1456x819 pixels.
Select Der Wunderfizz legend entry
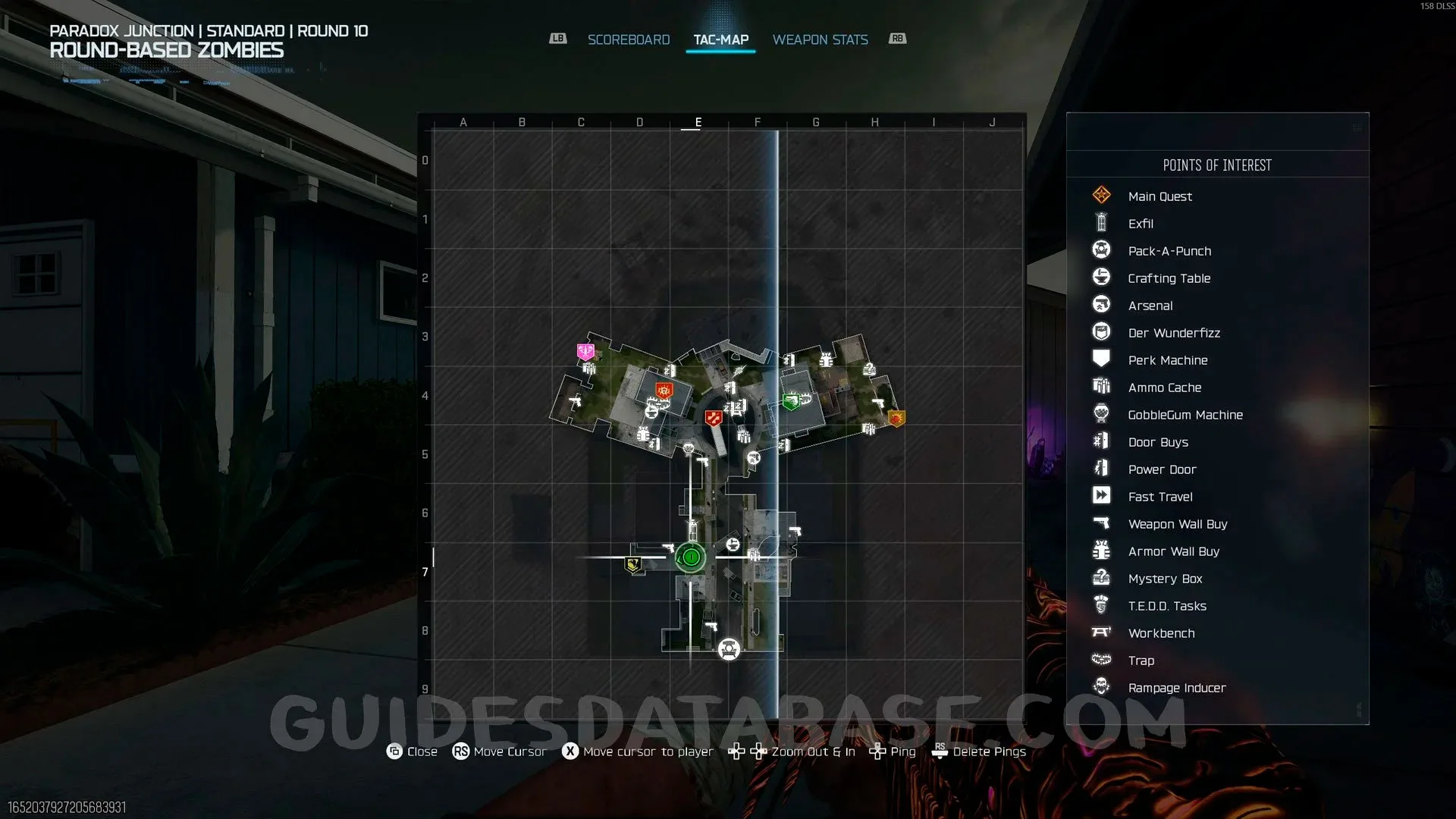[1173, 333]
